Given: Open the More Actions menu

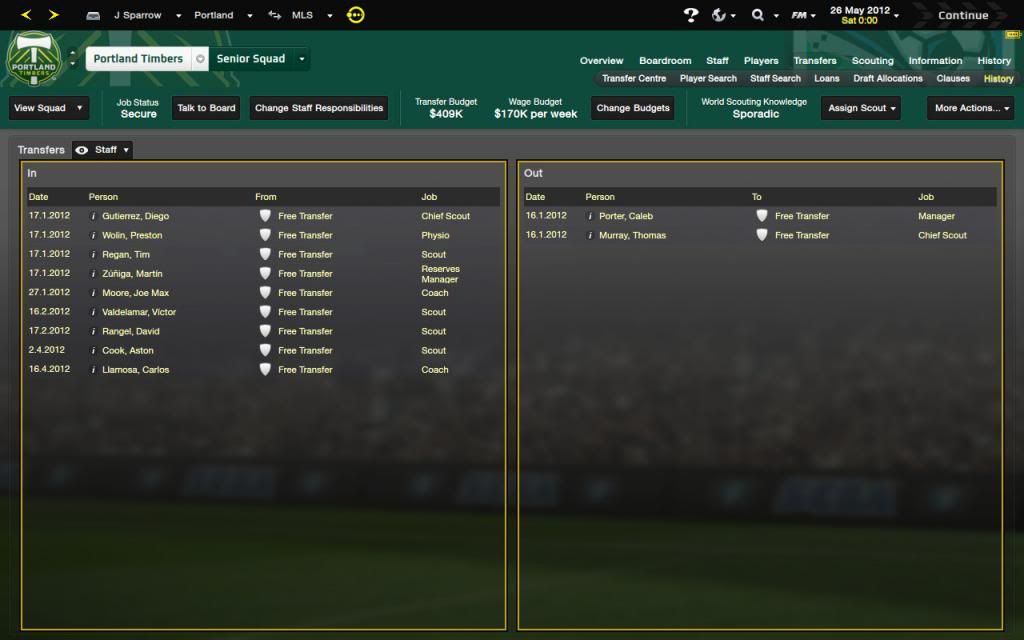Looking at the screenshot, I should (x=972, y=108).
